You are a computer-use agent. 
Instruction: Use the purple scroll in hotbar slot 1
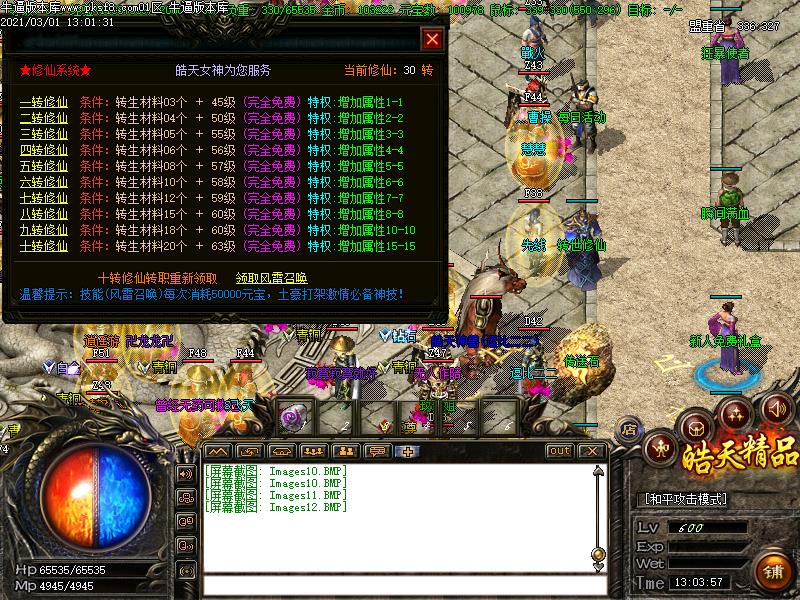coord(293,414)
